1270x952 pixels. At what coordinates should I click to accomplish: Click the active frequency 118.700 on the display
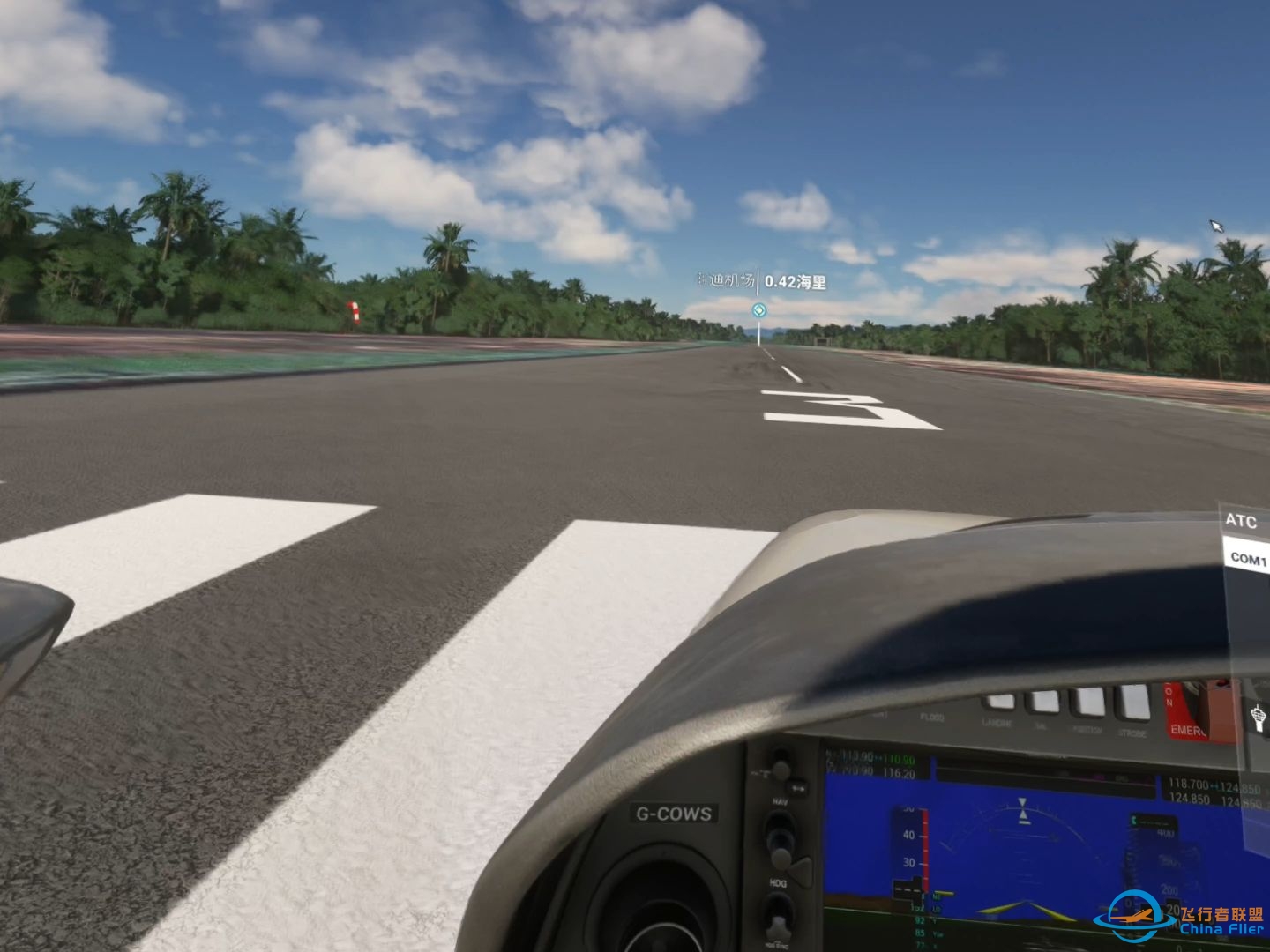coord(1189,783)
